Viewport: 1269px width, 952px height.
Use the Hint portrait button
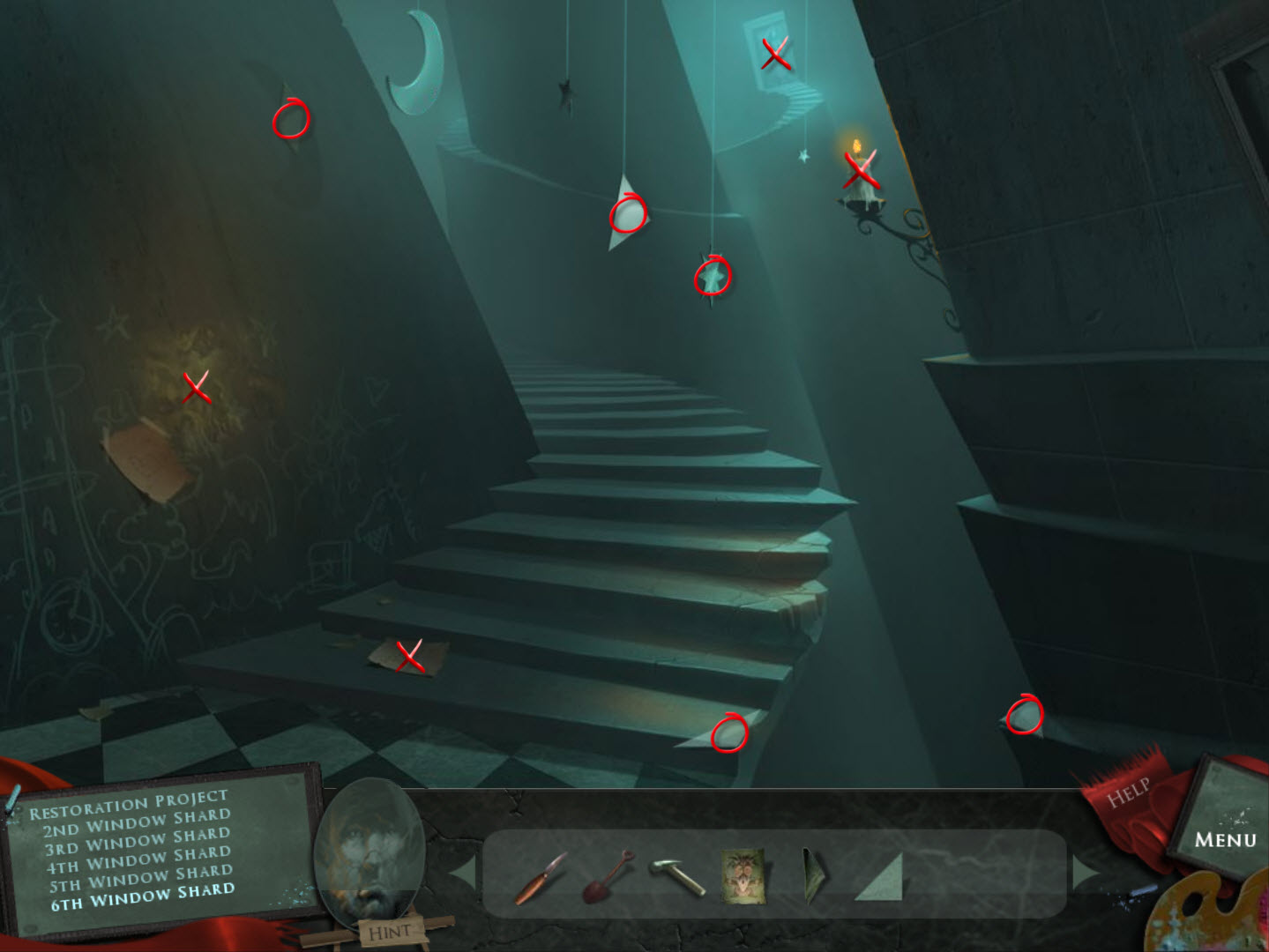[x=367, y=855]
